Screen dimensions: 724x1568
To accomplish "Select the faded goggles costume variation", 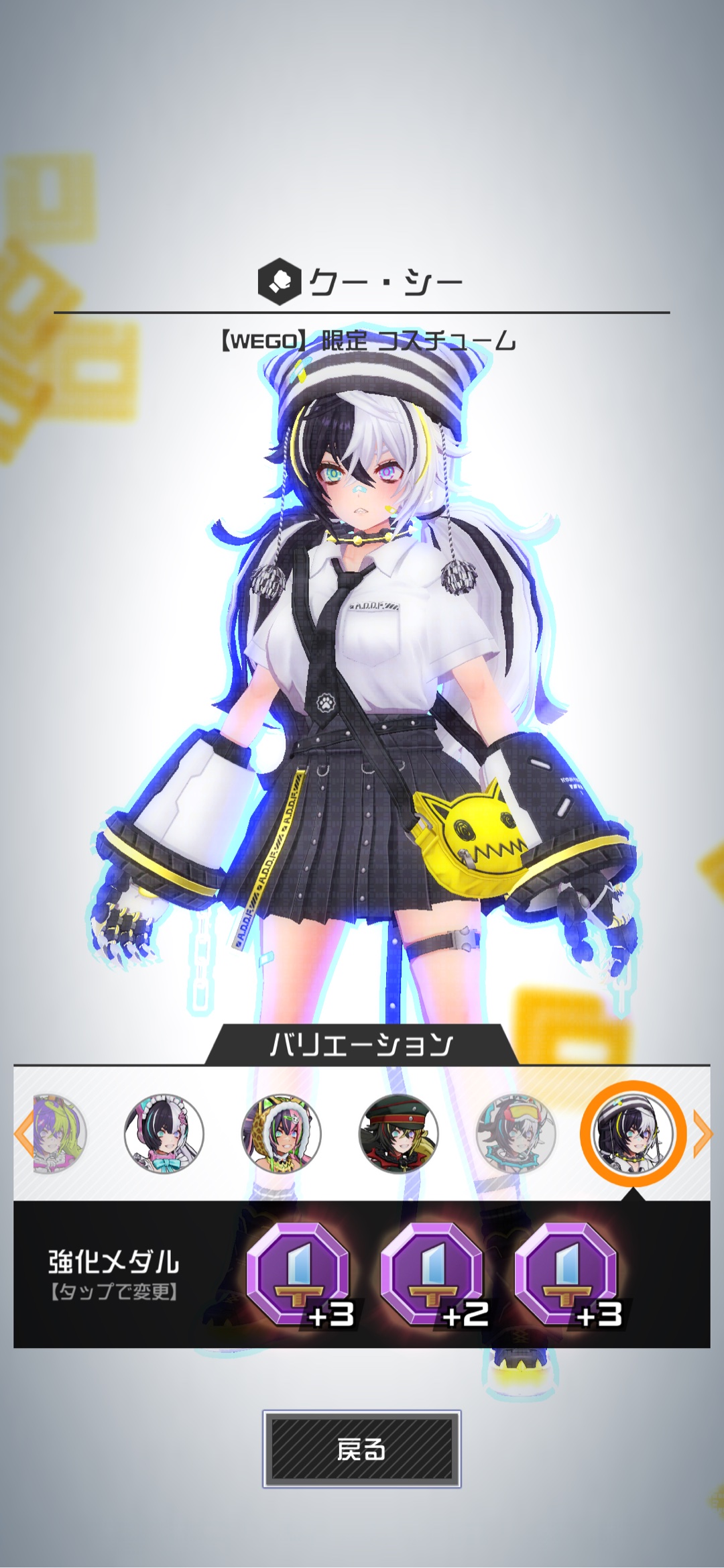I will (x=516, y=1133).
